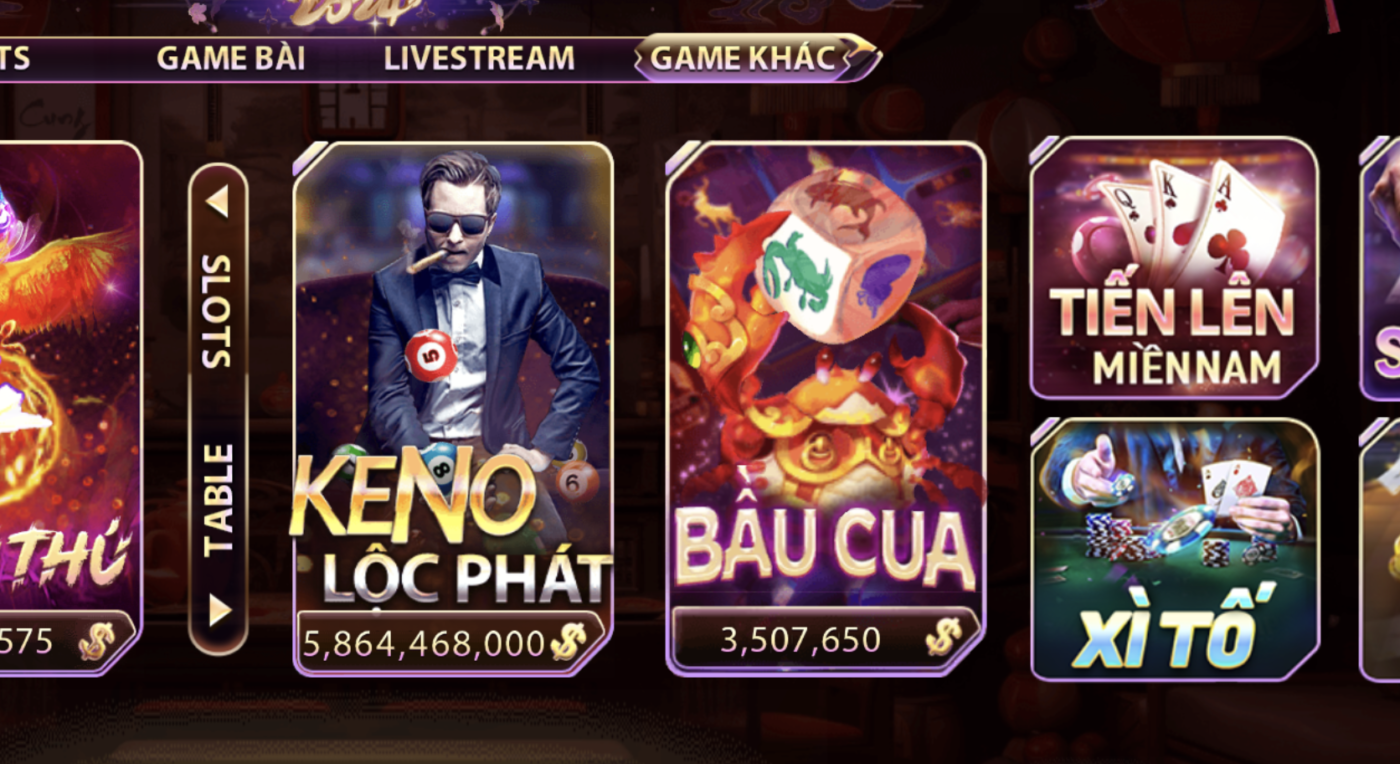The height and width of the screenshot is (764, 1400).
Task: Click the dollar icon next to Bầu Cua prize
Action: point(941,636)
